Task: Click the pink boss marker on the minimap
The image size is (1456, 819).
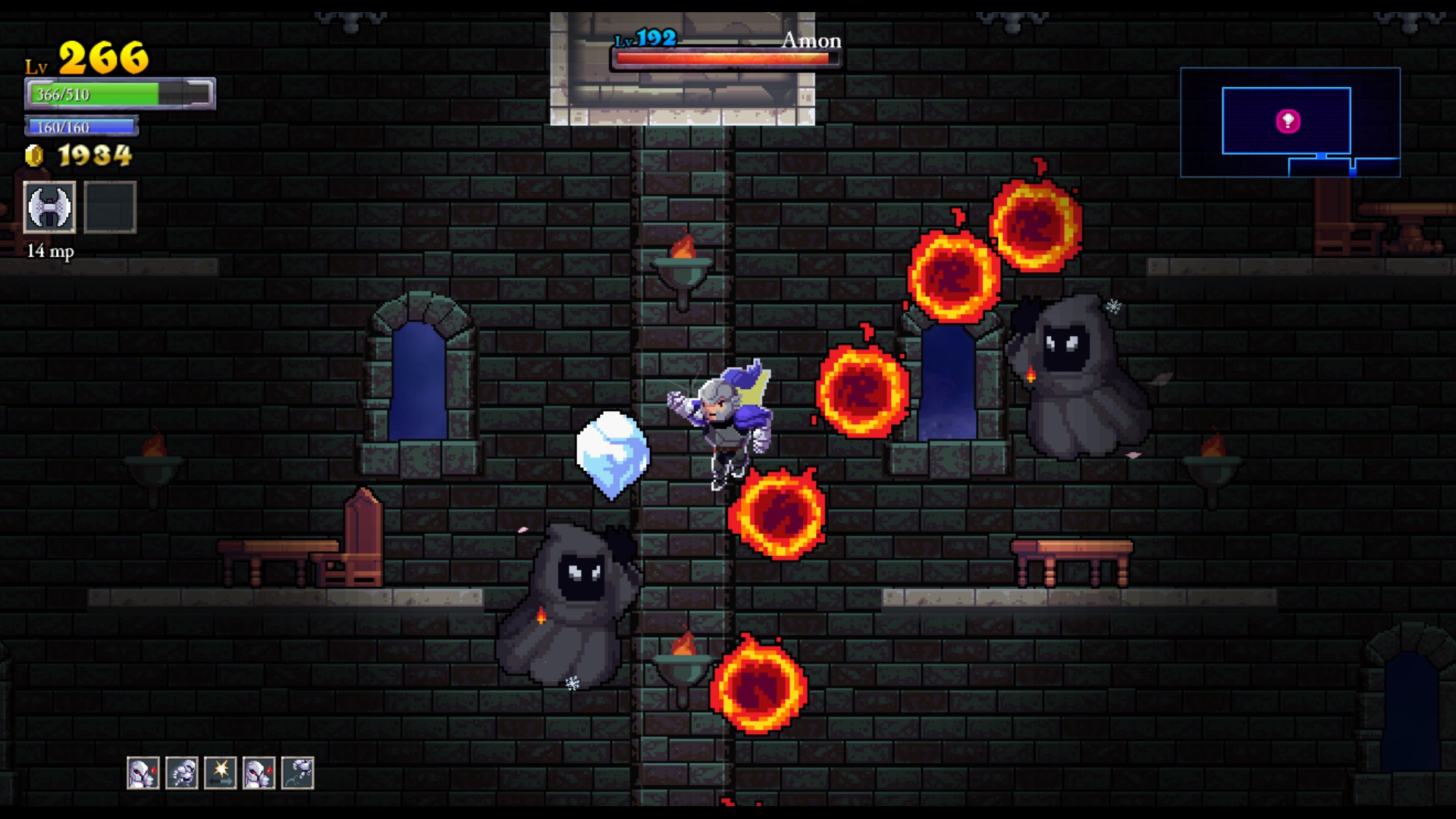Action: pyautogui.click(x=1288, y=121)
